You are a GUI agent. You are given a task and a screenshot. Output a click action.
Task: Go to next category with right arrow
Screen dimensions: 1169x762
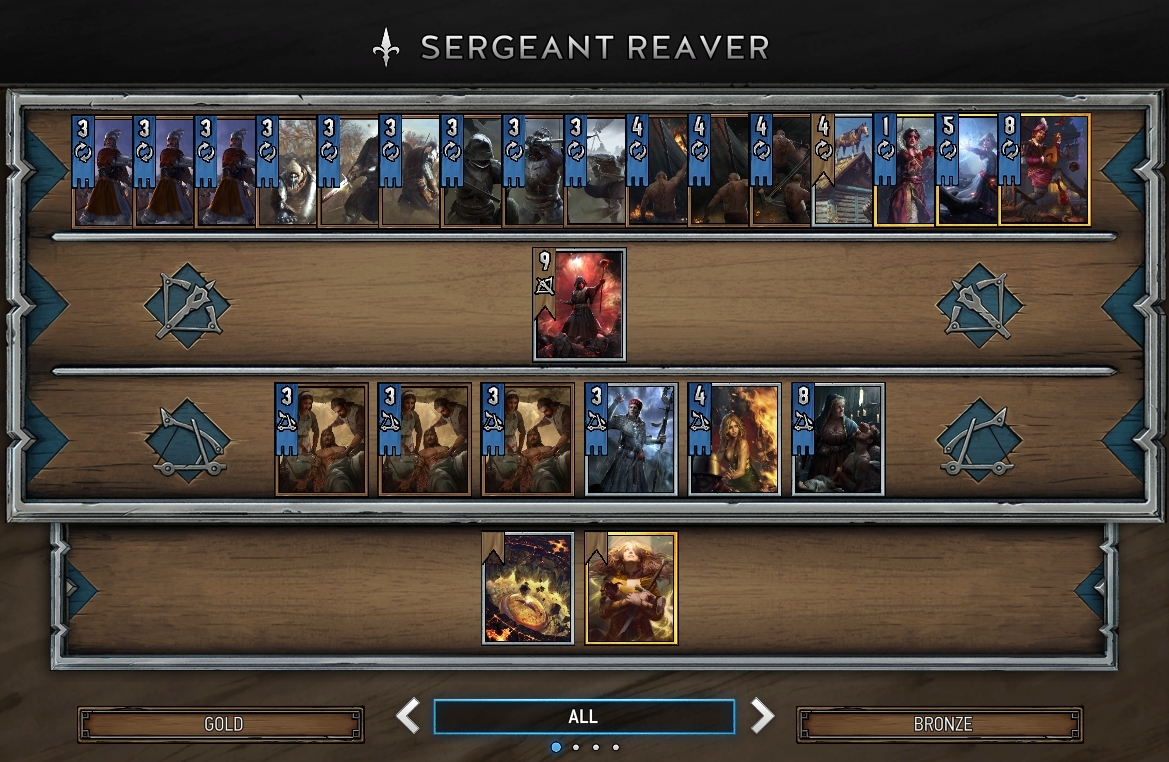(x=762, y=716)
